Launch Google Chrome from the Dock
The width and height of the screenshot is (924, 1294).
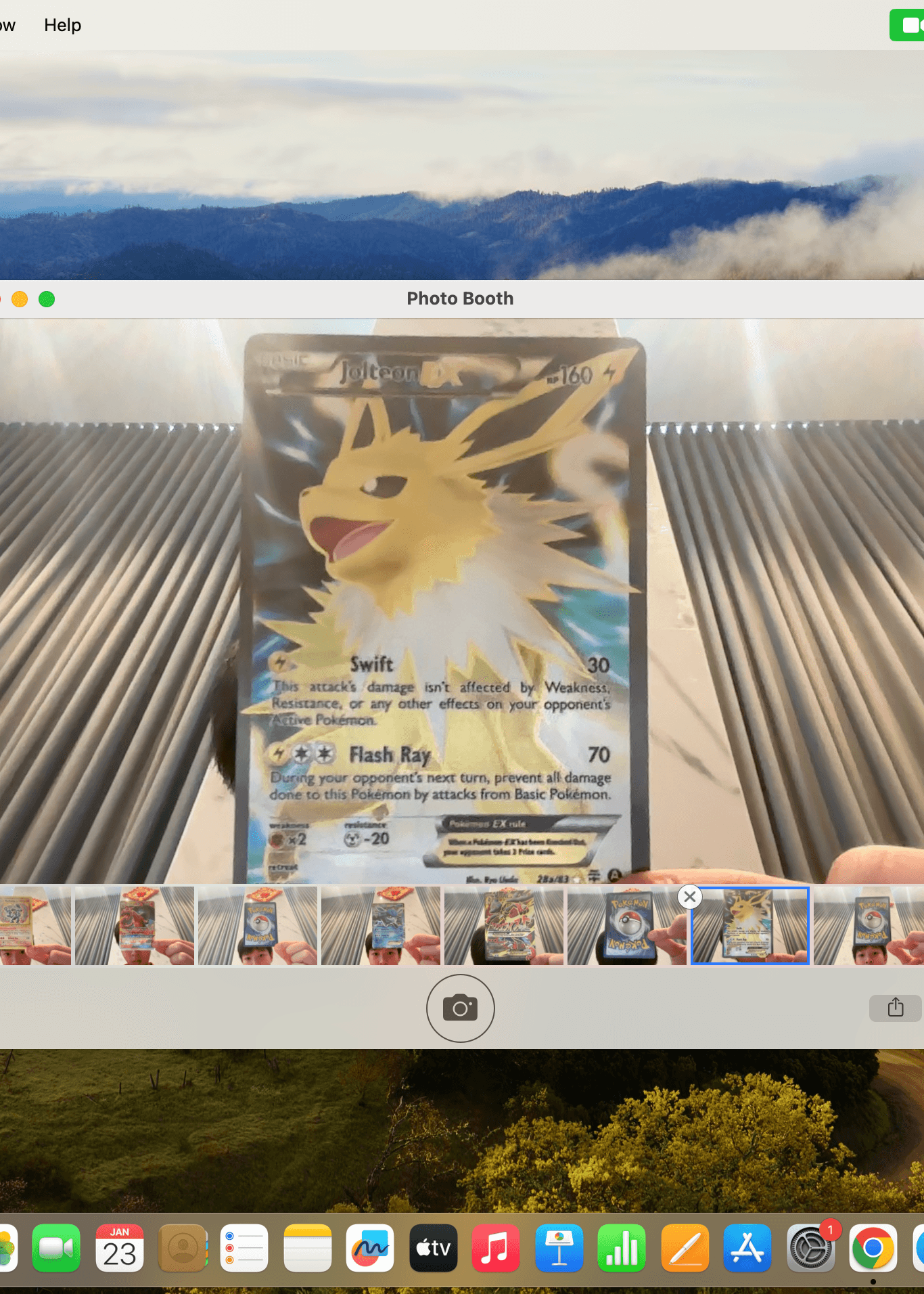coord(873,1249)
